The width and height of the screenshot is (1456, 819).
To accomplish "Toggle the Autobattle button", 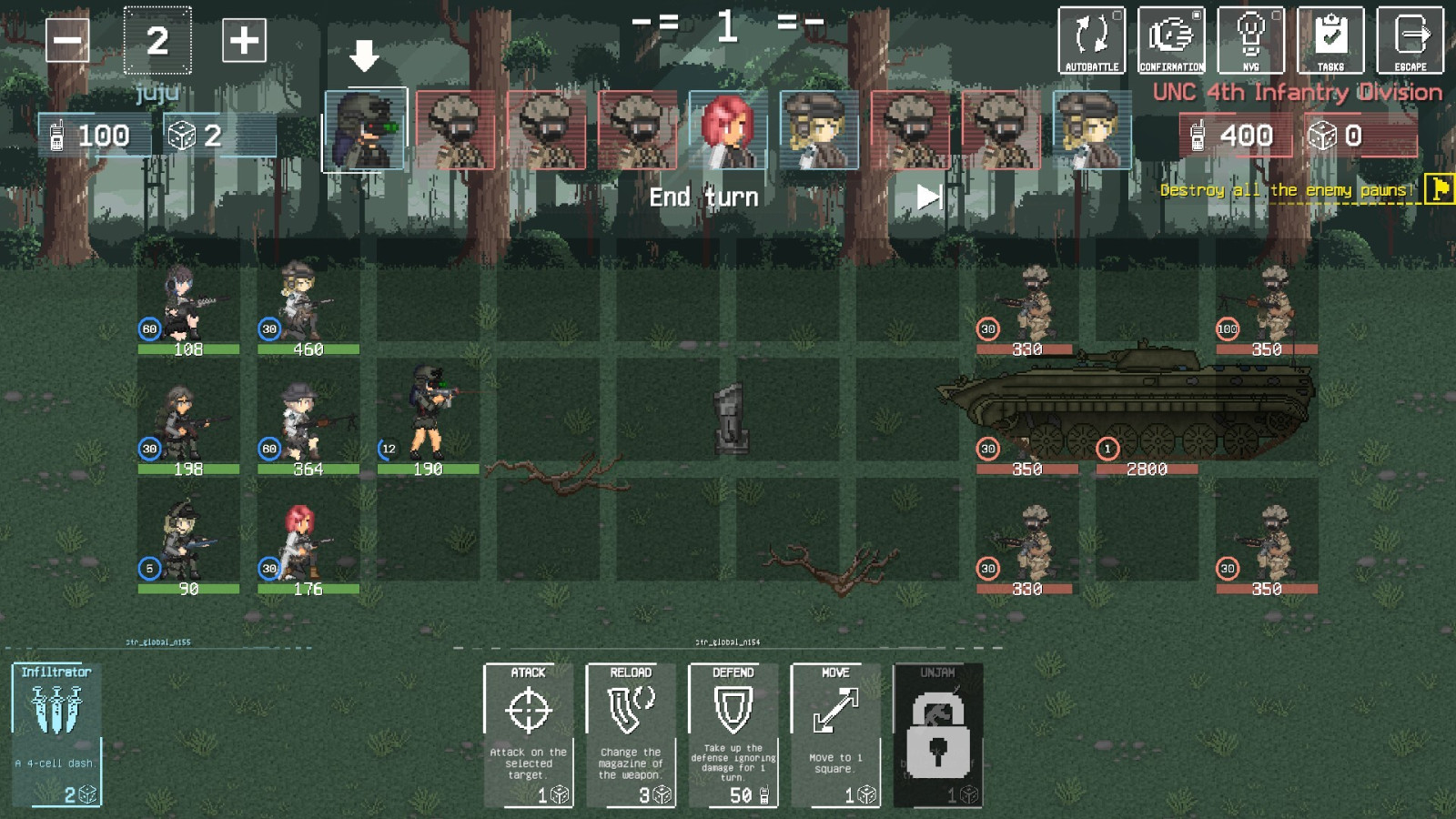I will tap(1091, 40).
